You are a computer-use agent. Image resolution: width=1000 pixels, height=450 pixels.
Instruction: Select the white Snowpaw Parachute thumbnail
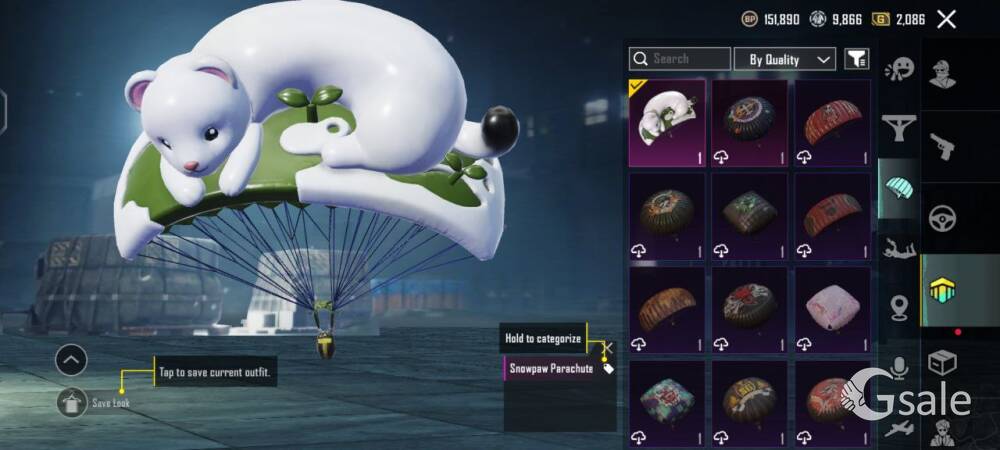(667, 122)
